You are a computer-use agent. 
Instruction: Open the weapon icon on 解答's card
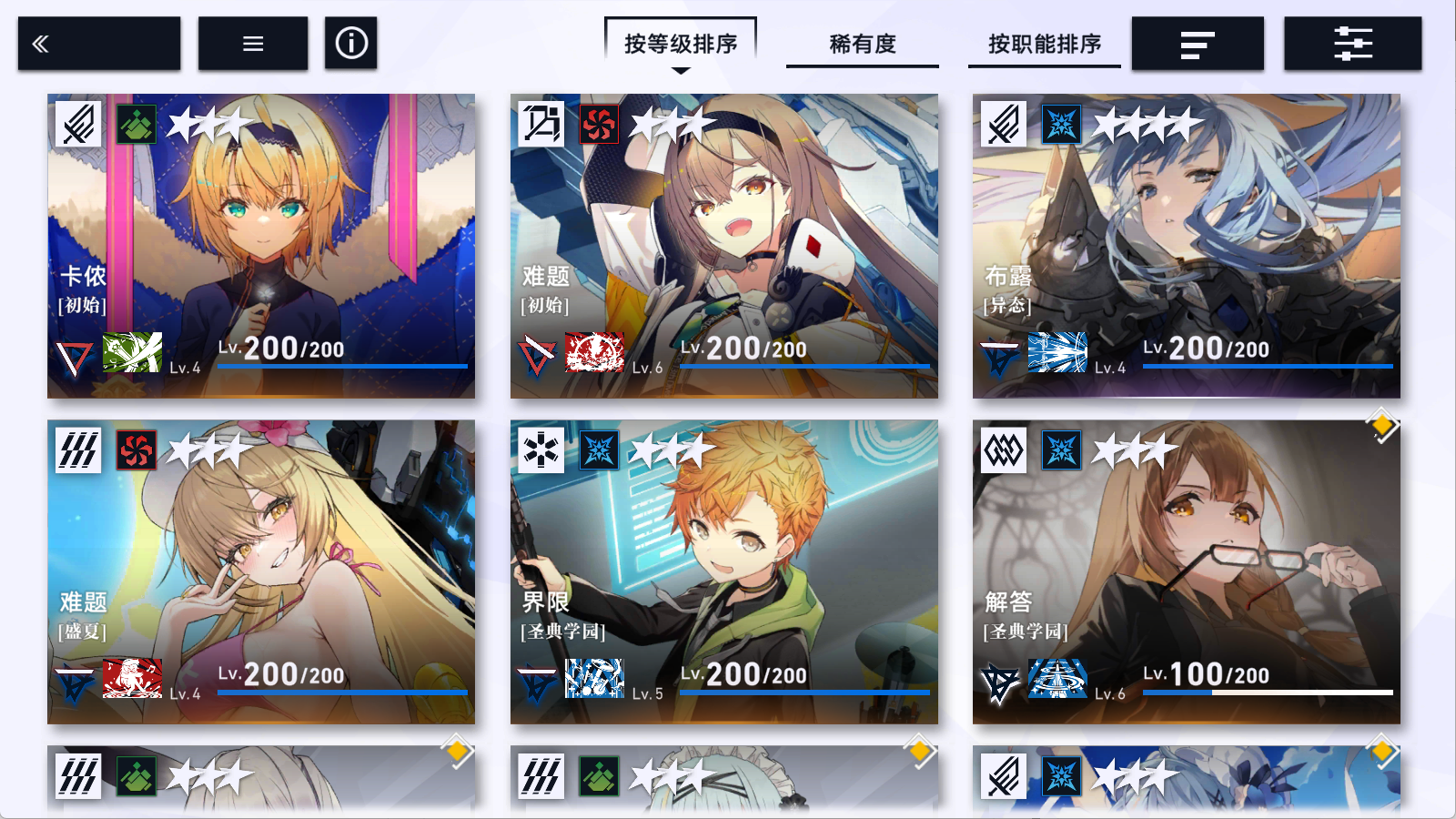click(1058, 677)
